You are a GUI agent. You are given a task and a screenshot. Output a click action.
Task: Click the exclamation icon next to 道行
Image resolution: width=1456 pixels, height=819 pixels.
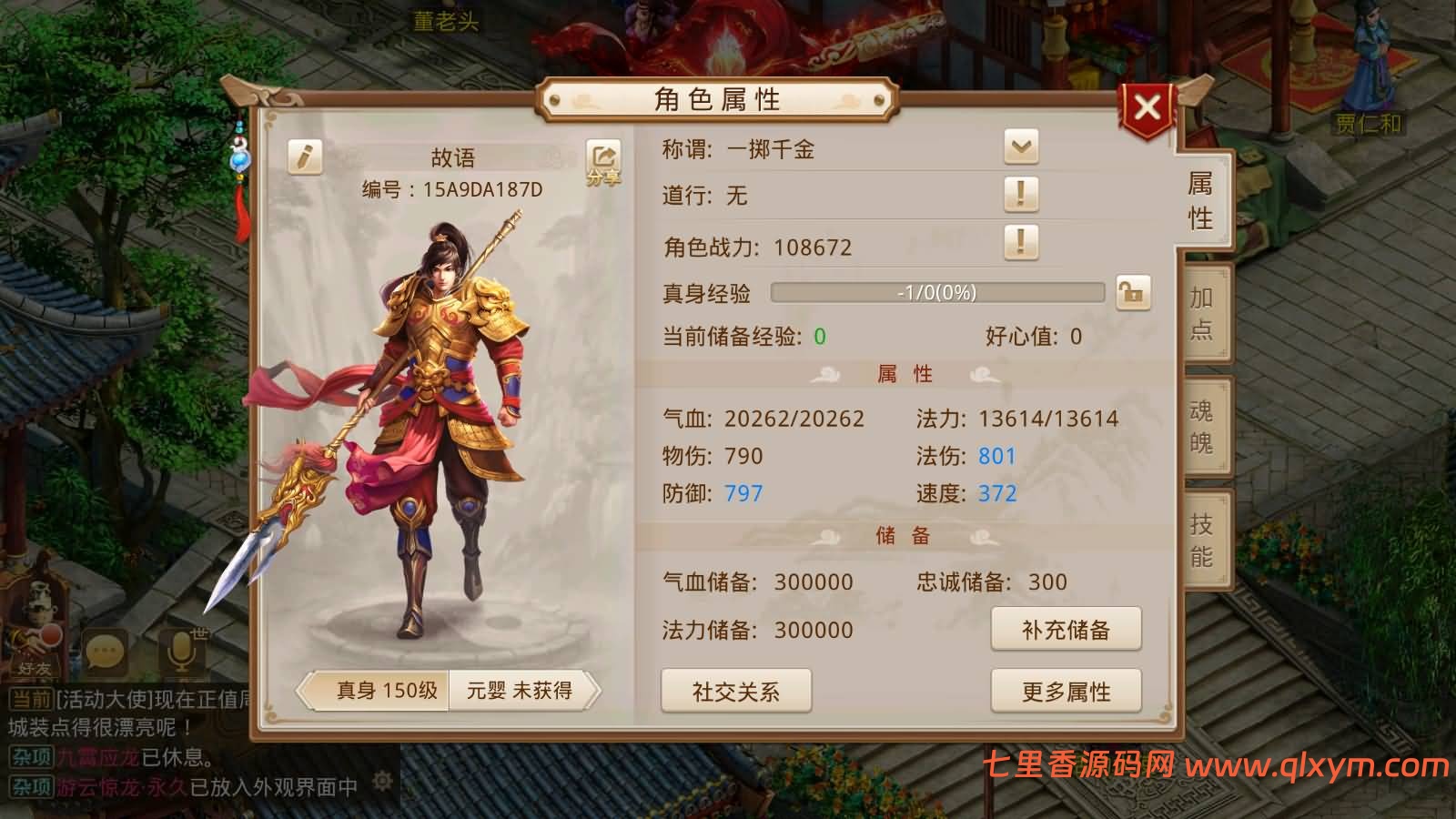click(1021, 195)
